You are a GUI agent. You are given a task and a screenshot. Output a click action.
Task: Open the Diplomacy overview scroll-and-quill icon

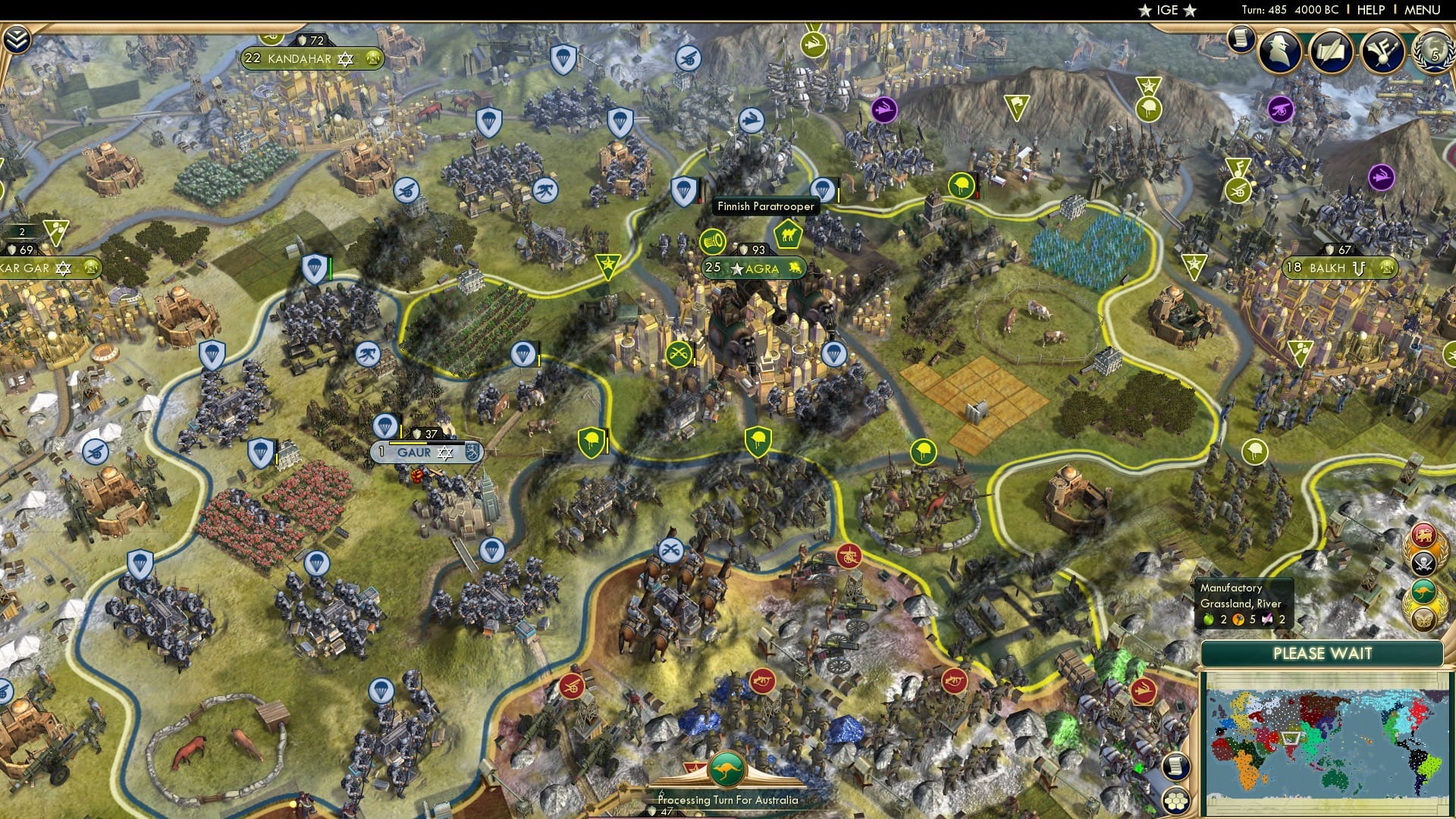click(1331, 52)
